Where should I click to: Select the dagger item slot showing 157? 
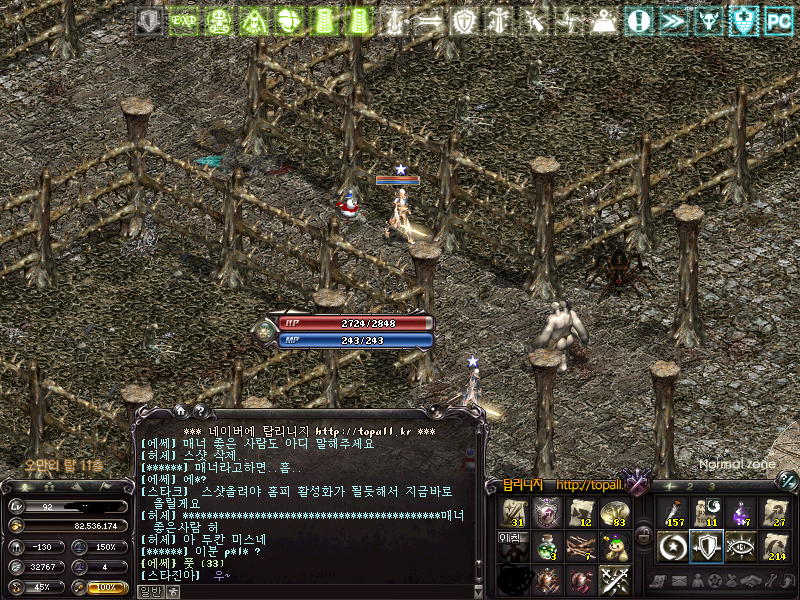click(x=672, y=513)
